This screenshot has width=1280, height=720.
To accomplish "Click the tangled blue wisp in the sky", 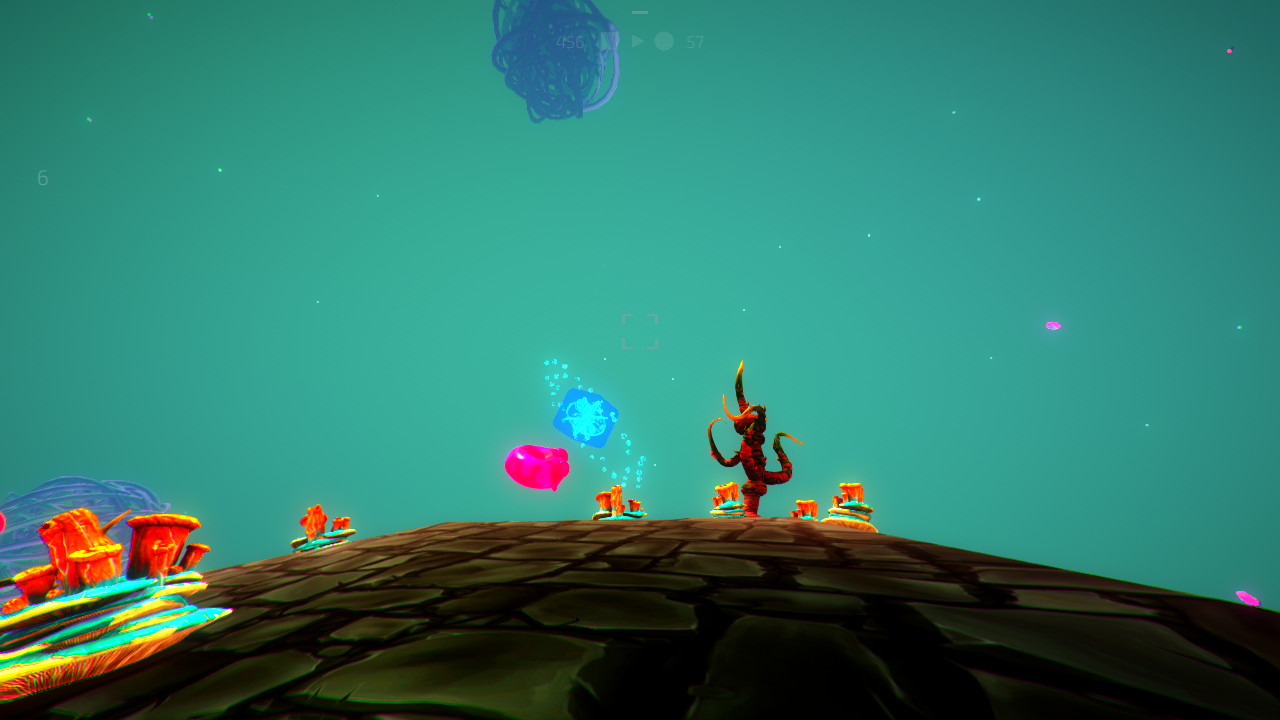I will [x=548, y=55].
